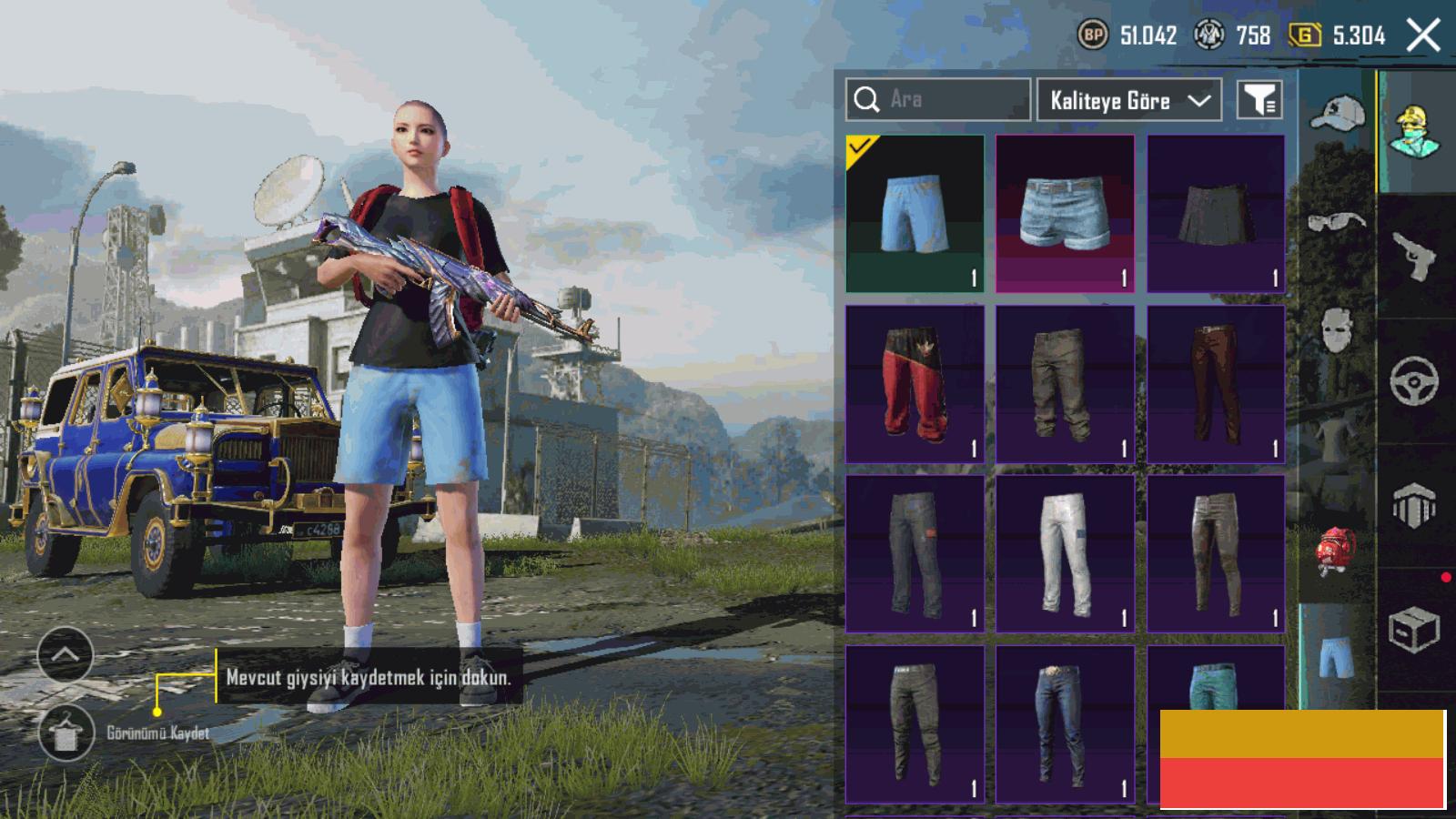Save the look with Görünümü Kaydet
The image size is (1456, 819).
(x=66, y=733)
